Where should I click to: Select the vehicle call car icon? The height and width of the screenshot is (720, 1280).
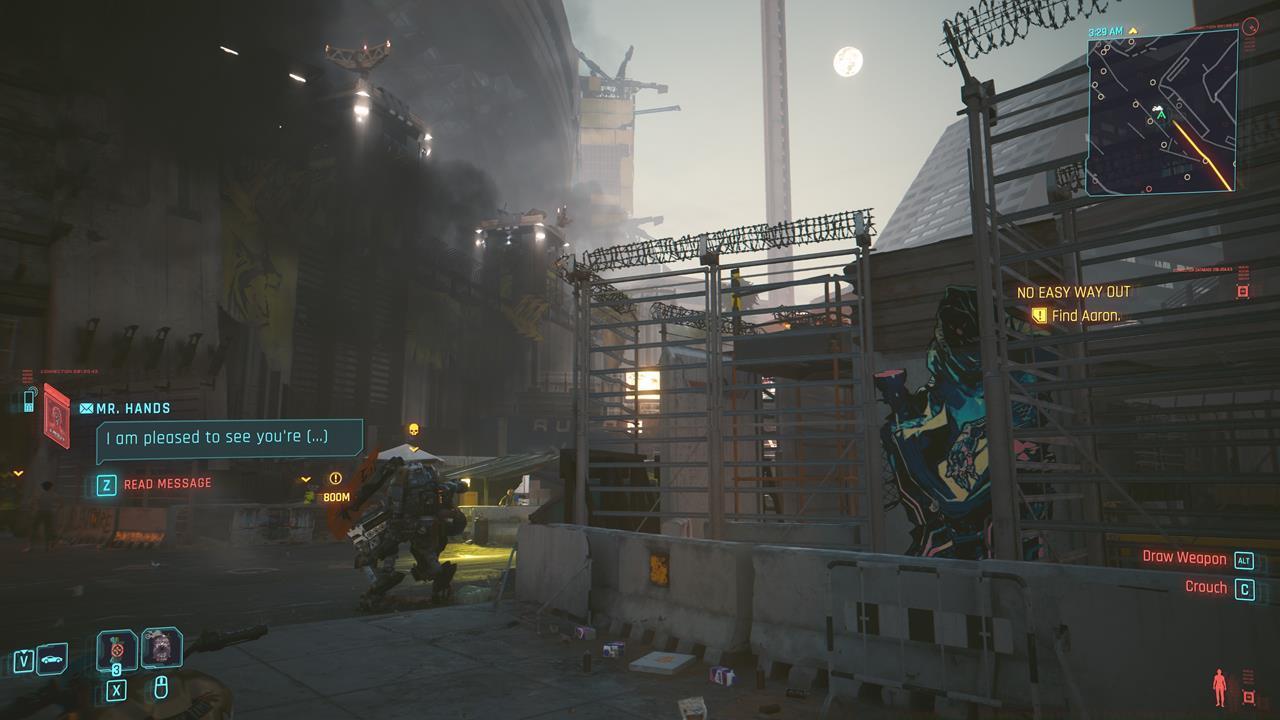click(x=52, y=660)
